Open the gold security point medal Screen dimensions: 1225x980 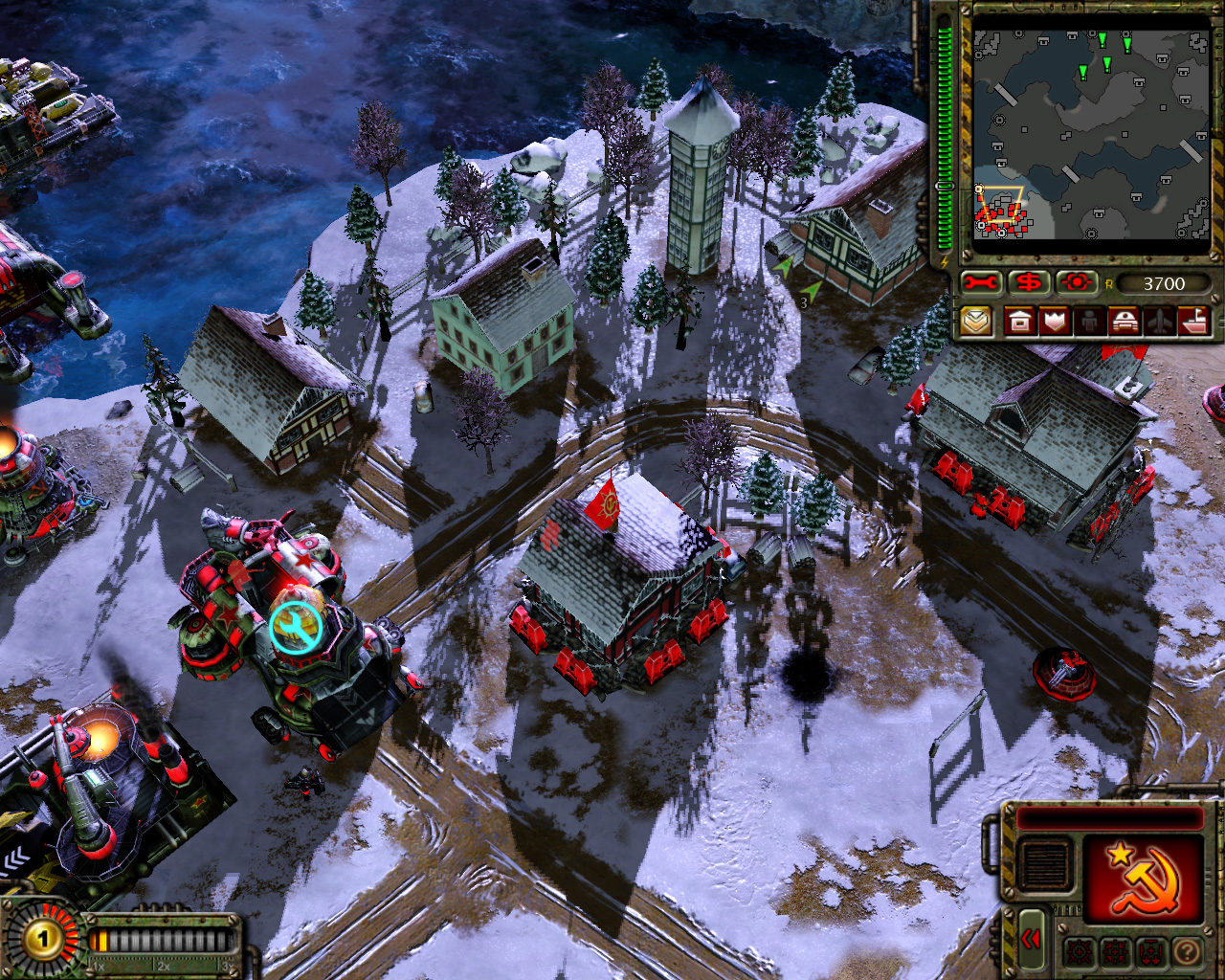[42, 939]
